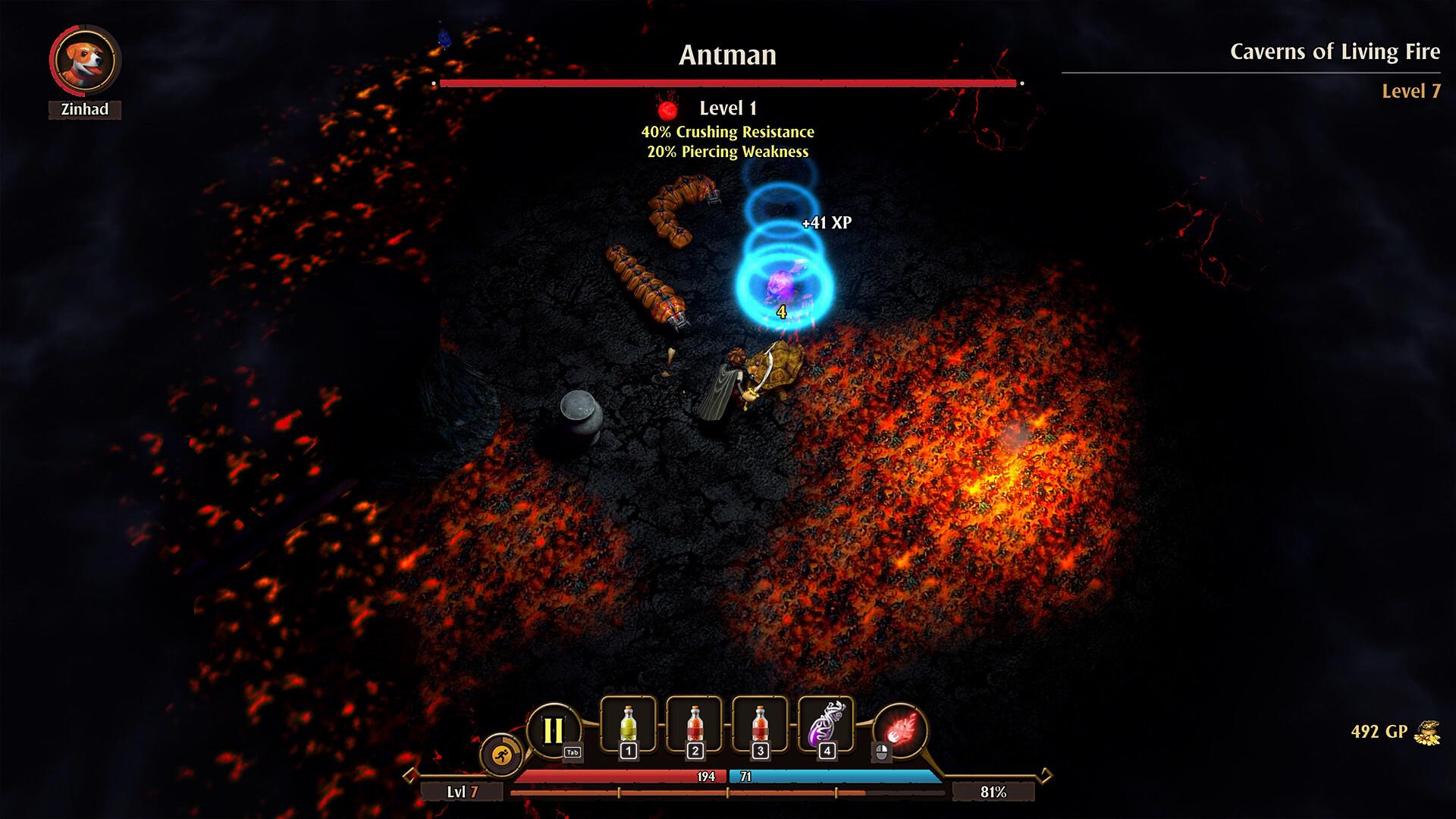
Task: Click the gold coin purse icon beside 492 GP
Action: point(1429,732)
